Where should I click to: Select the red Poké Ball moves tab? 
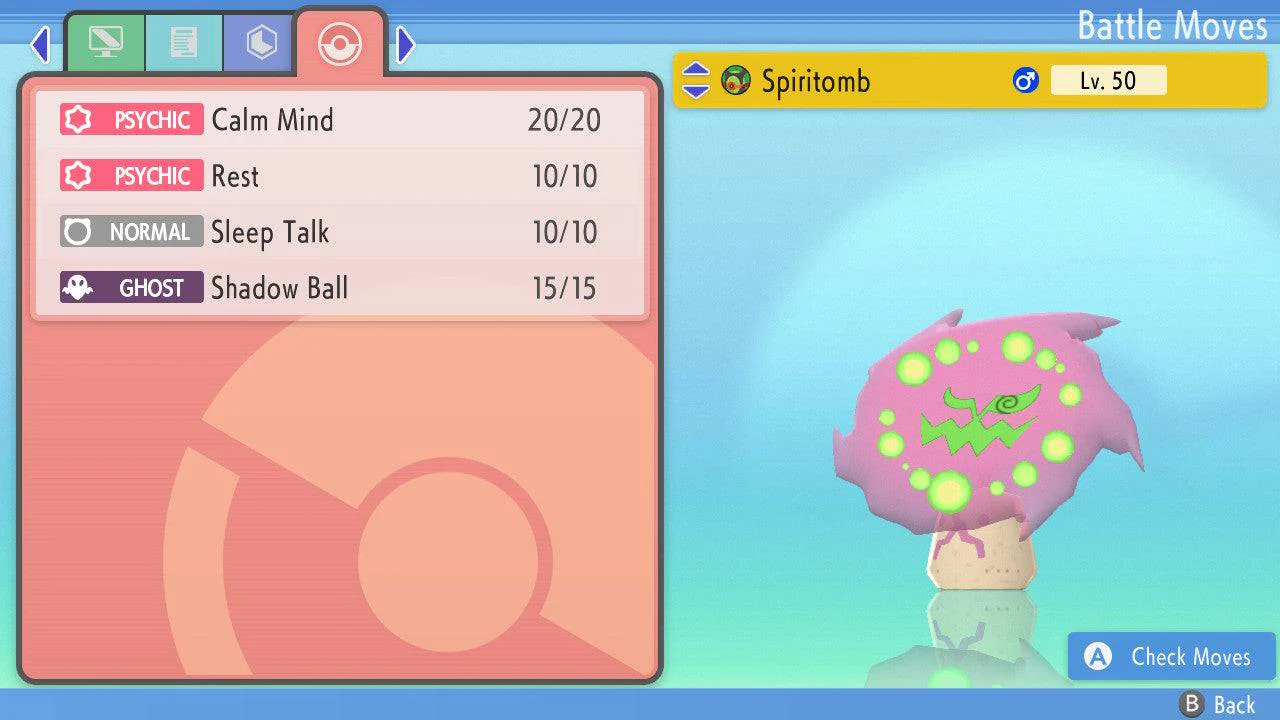click(340, 43)
